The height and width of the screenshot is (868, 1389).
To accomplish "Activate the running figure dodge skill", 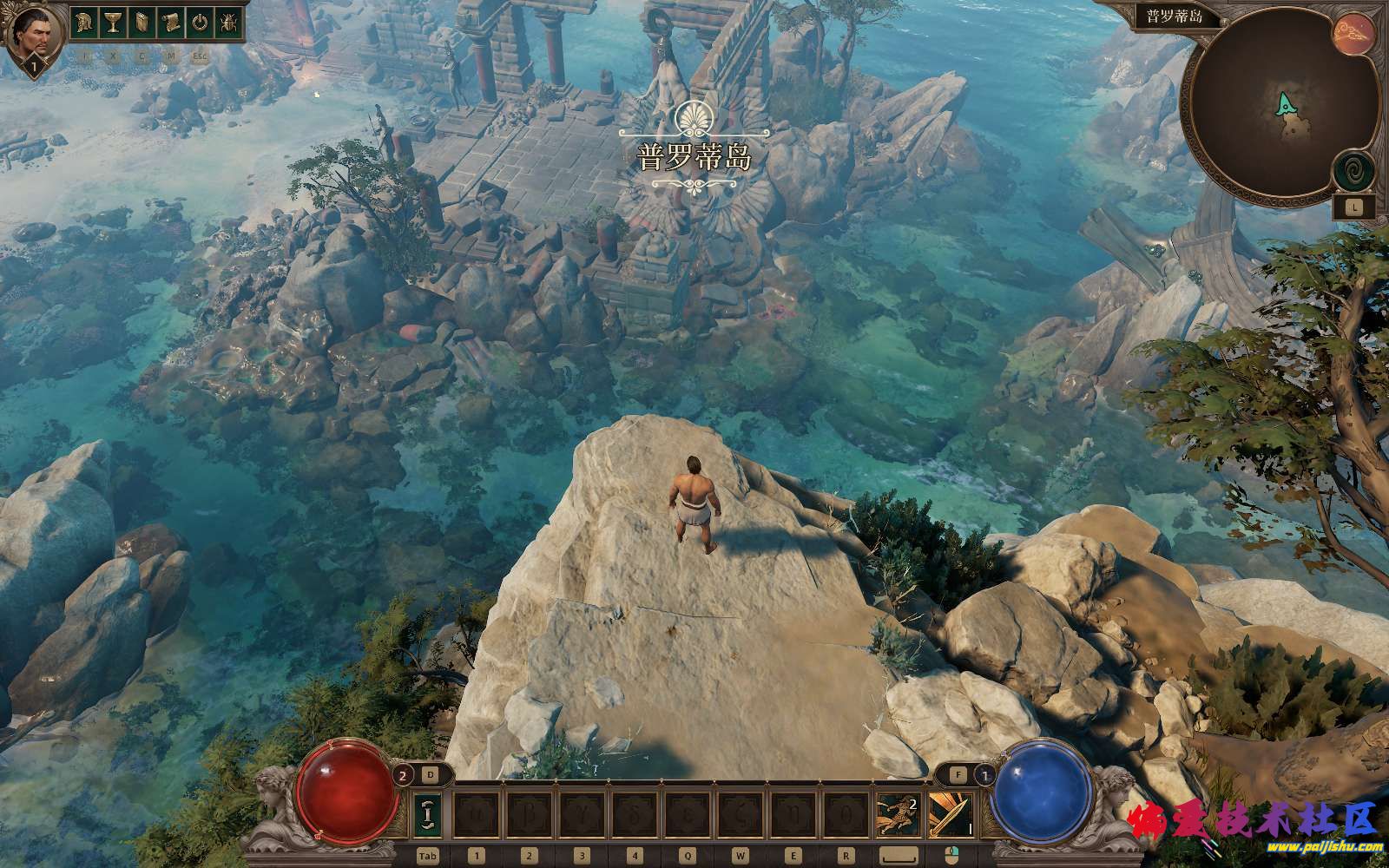I will pos(898,815).
